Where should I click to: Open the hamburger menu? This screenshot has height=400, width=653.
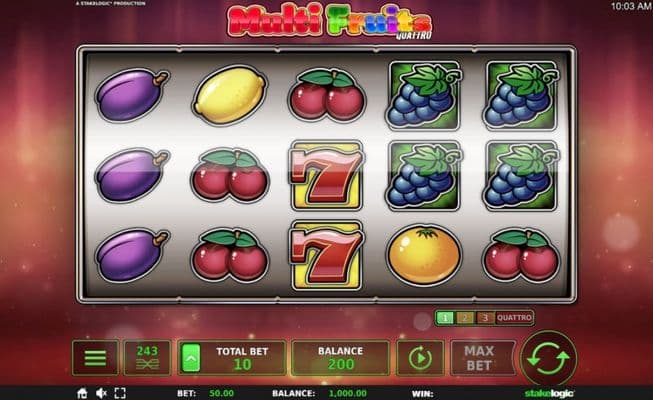point(94,357)
